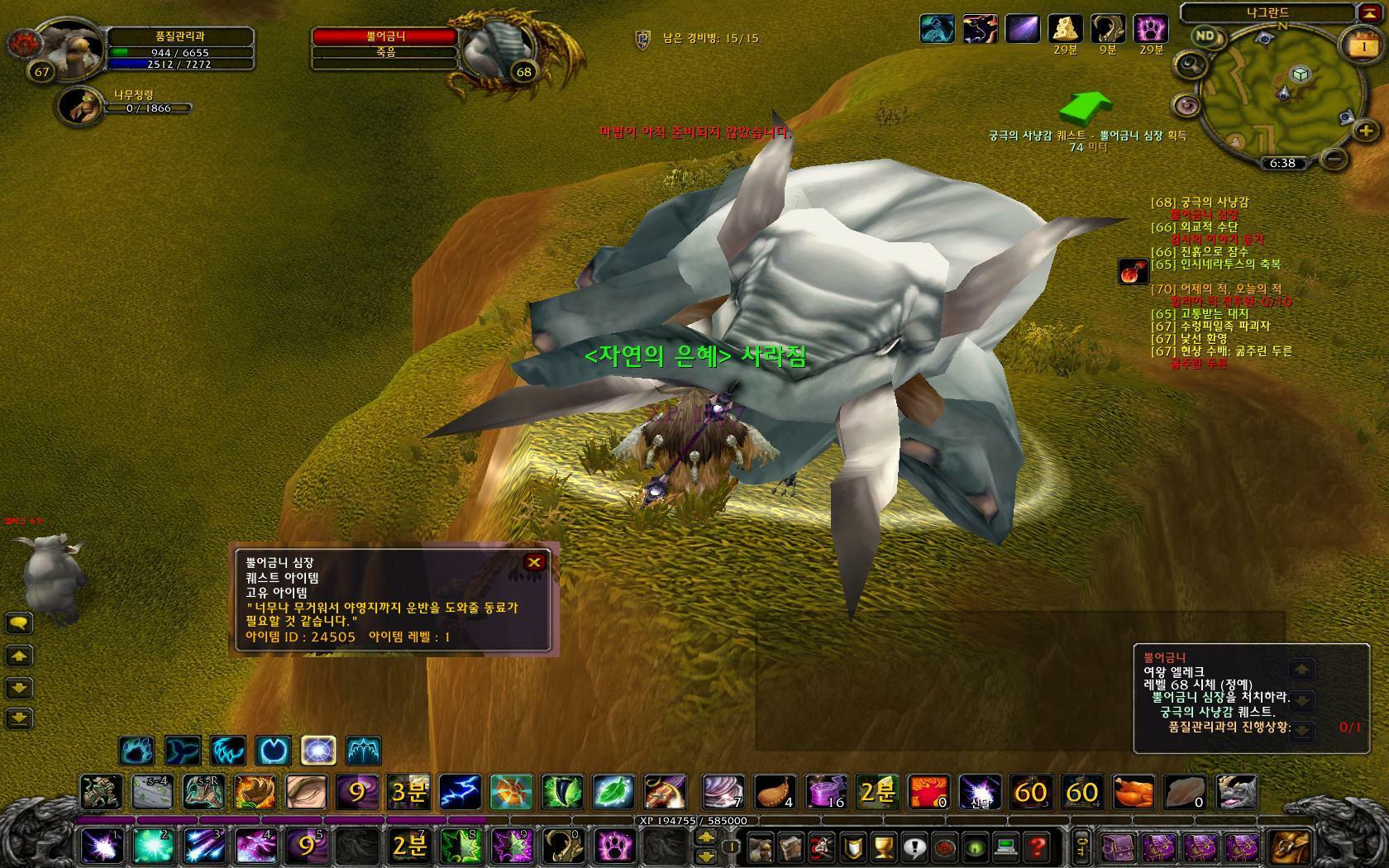Collapse the minimap with the 나그란드 toggle
The height and width of the screenshot is (868, 1389).
coord(1368,12)
